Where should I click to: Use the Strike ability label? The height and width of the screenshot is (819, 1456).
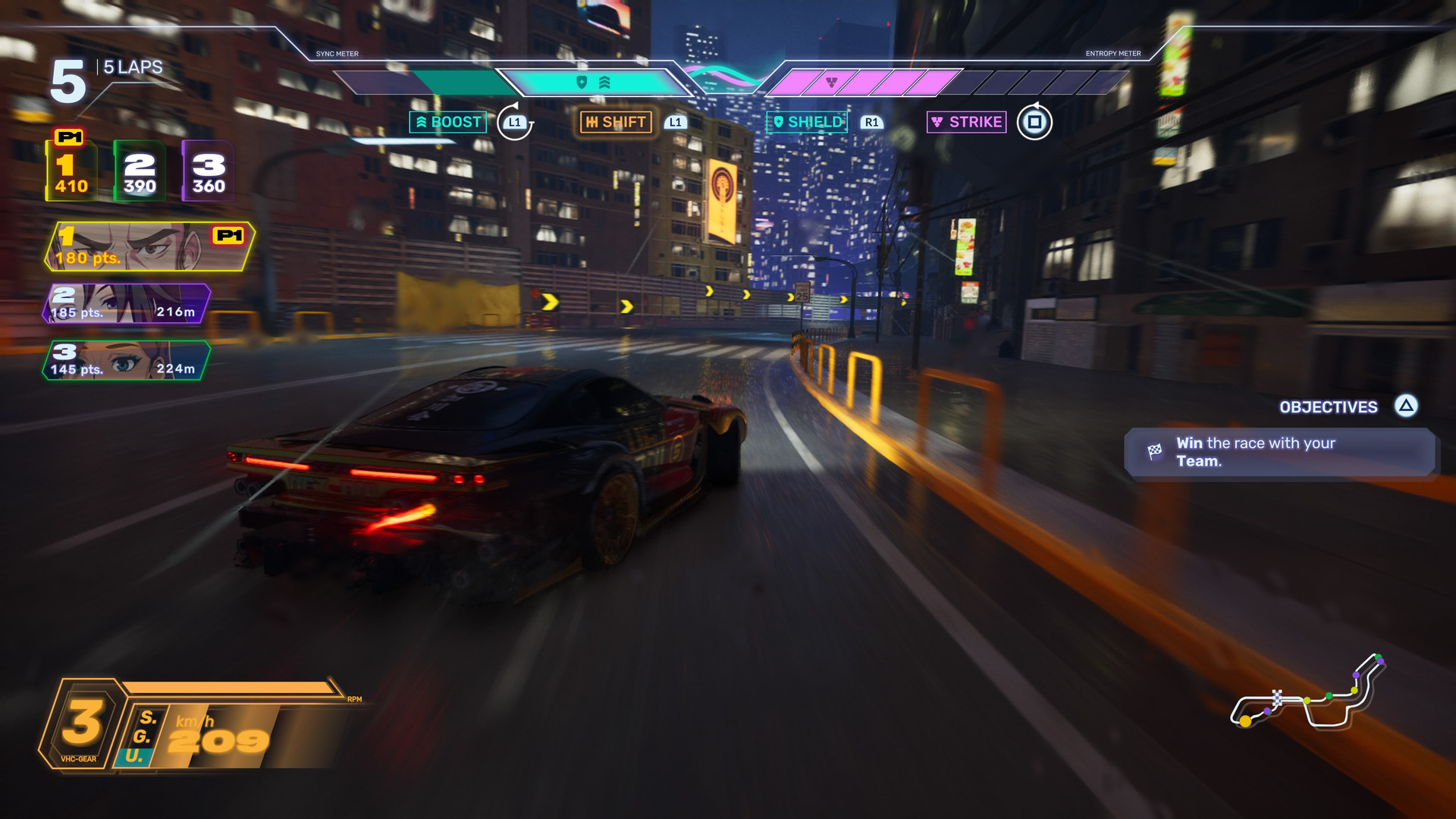point(967,122)
